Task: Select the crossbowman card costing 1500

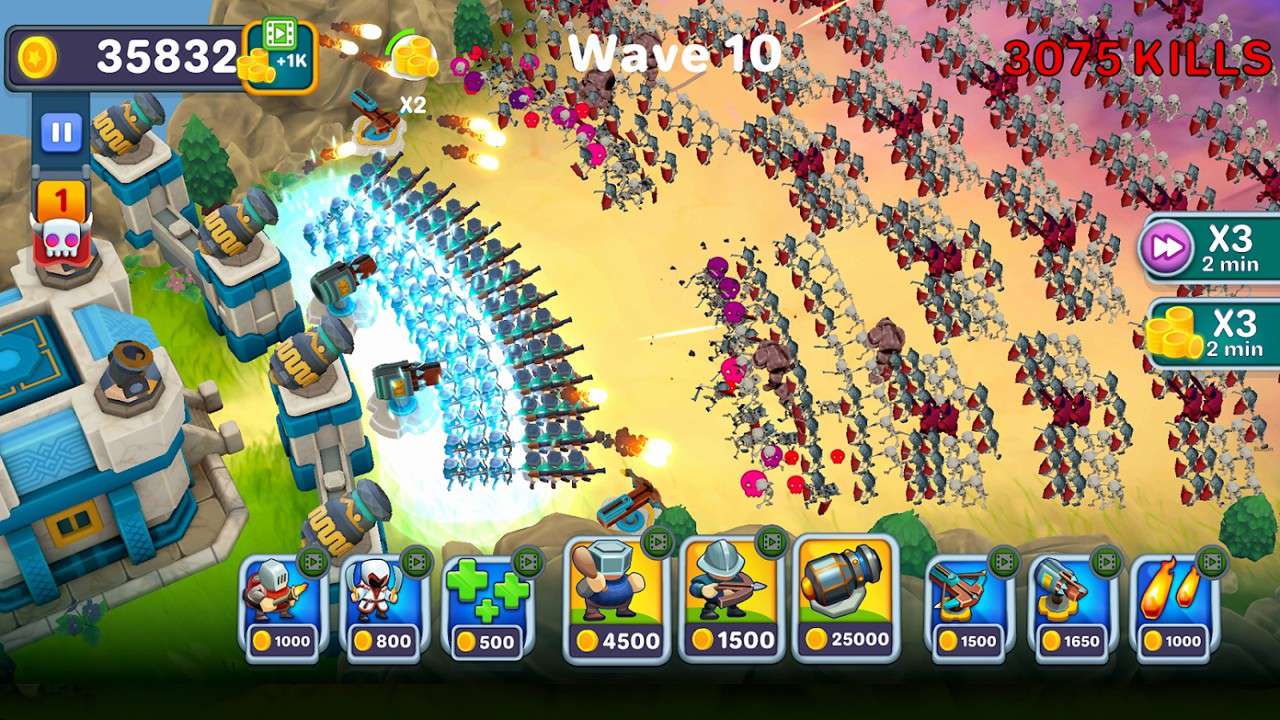Action: (x=731, y=600)
